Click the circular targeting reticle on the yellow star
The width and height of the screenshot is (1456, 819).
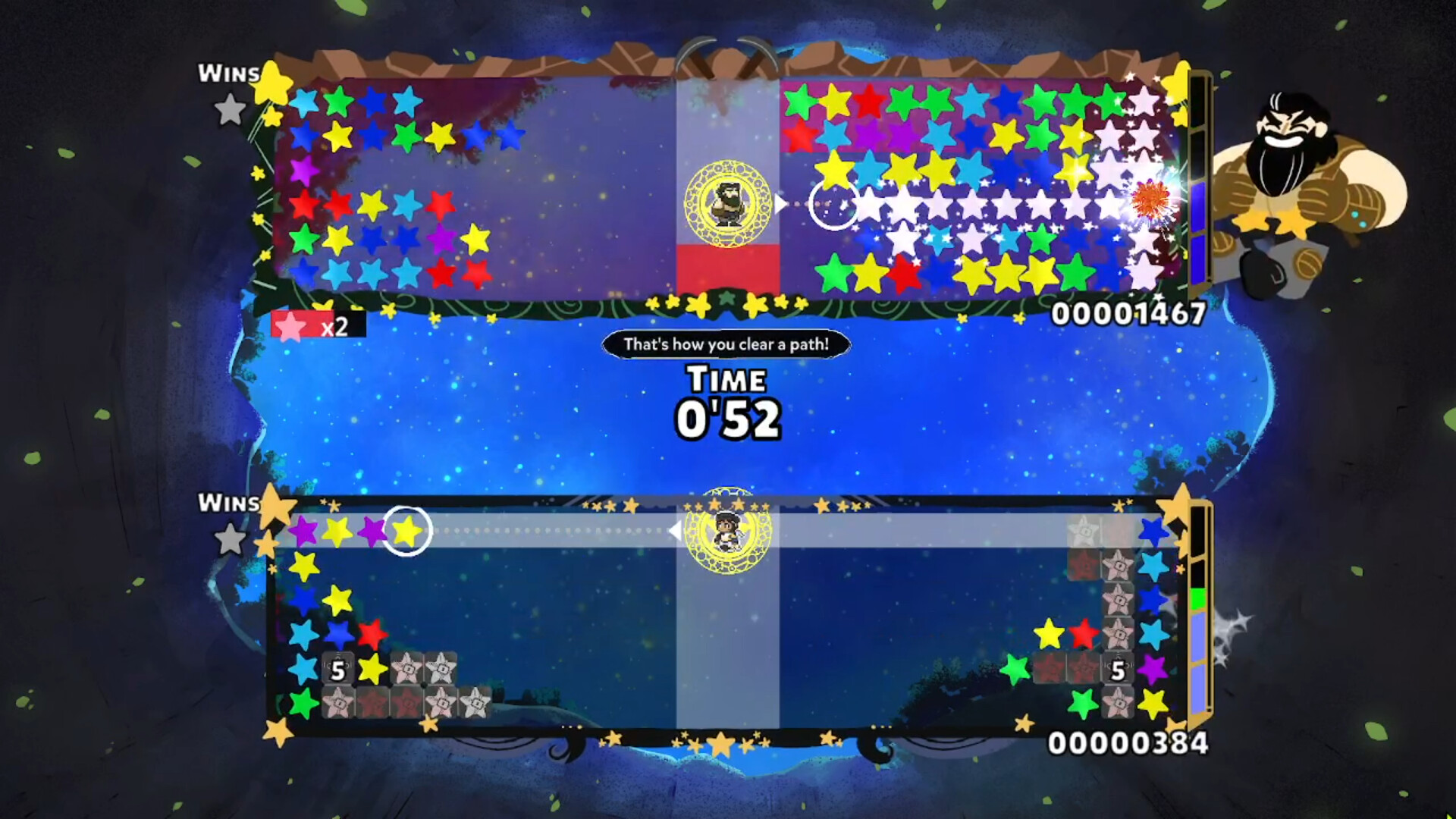pyautogui.click(x=409, y=532)
